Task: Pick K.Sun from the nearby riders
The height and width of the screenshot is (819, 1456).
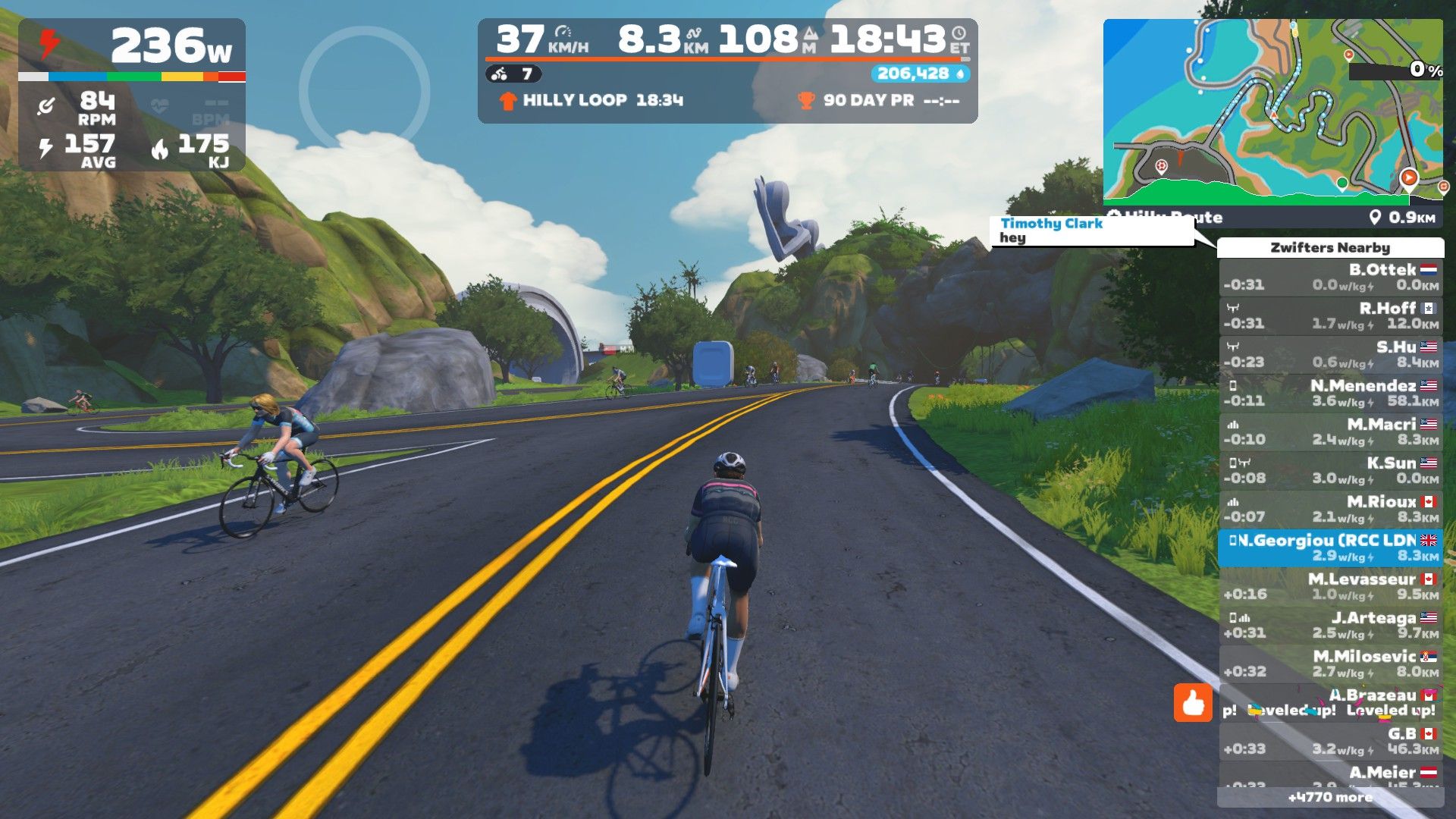Action: click(x=1330, y=470)
